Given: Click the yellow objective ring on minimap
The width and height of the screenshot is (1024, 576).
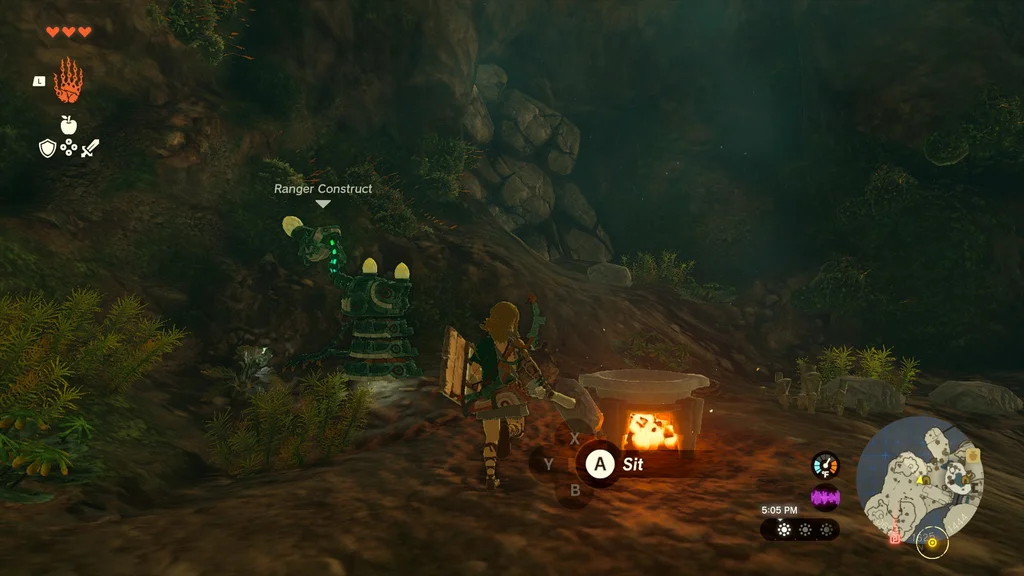Looking at the screenshot, I should point(932,543).
